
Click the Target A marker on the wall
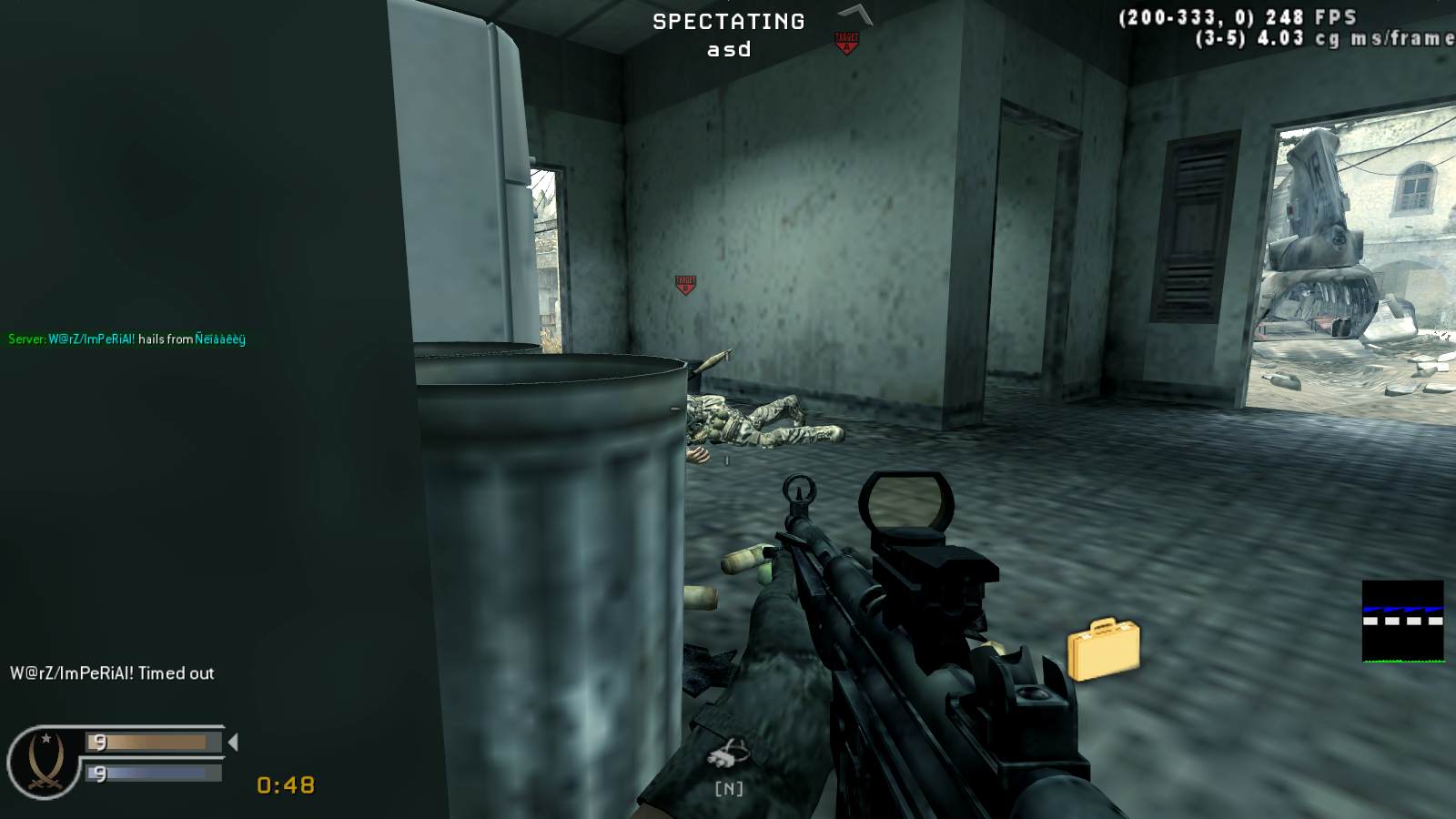685,282
